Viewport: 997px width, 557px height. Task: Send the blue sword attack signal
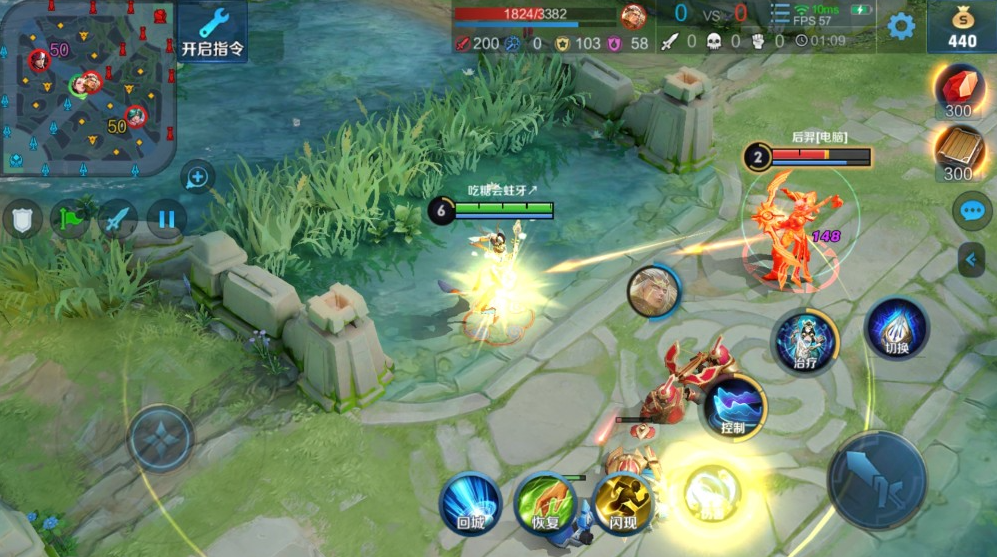(x=119, y=219)
